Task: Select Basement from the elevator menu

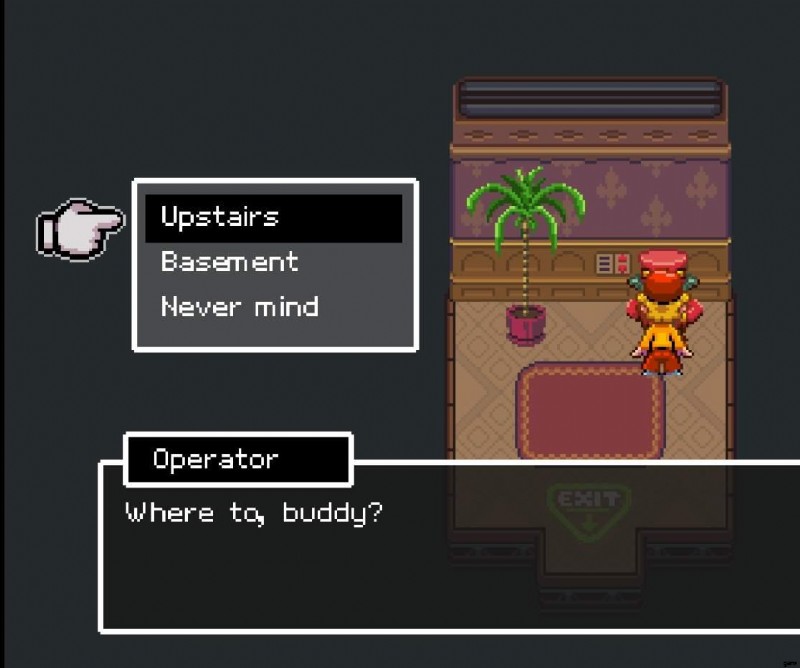Action: click(230, 262)
